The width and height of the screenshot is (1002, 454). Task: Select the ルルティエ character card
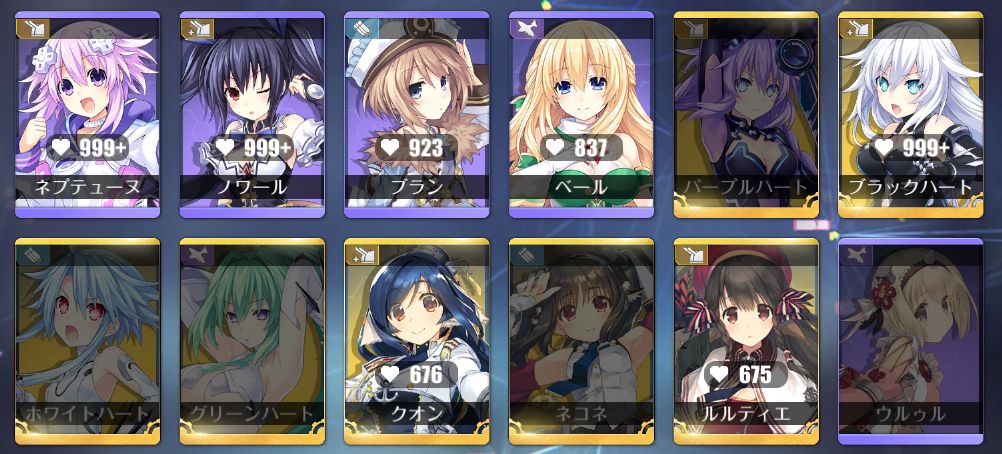click(746, 342)
